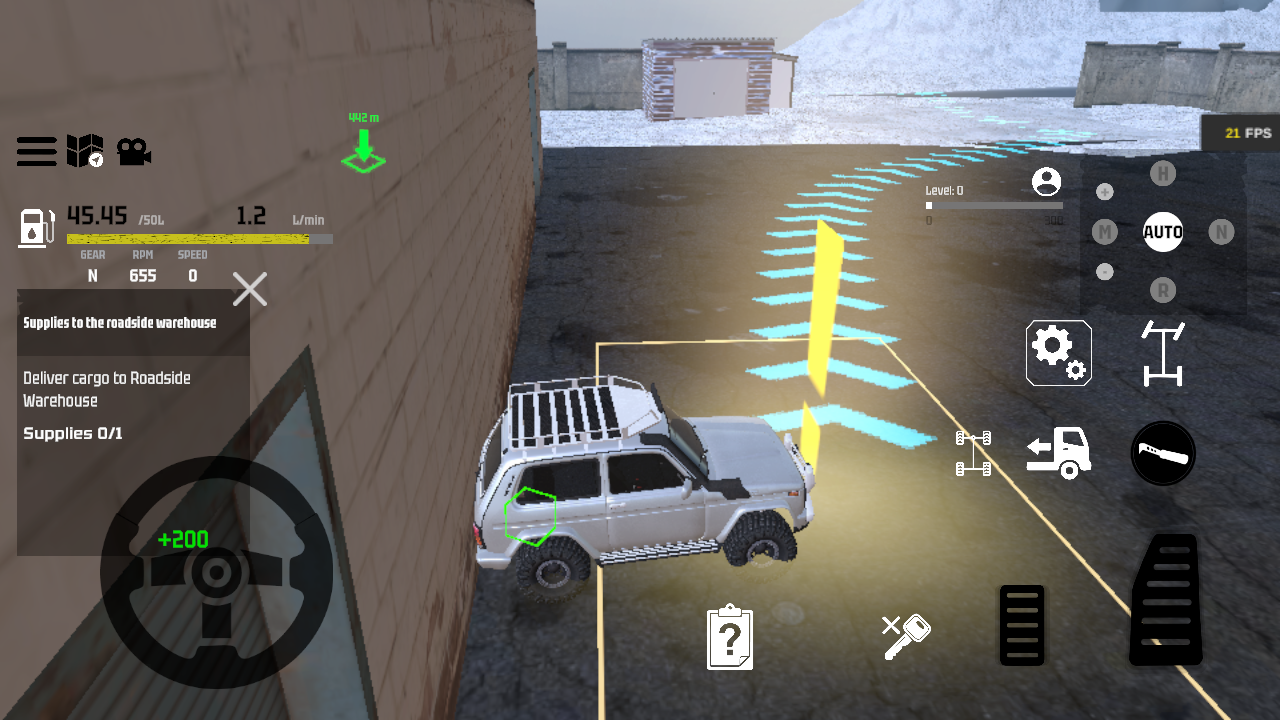Open the hamburger main menu
The height and width of the screenshot is (720, 1280).
click(x=36, y=152)
